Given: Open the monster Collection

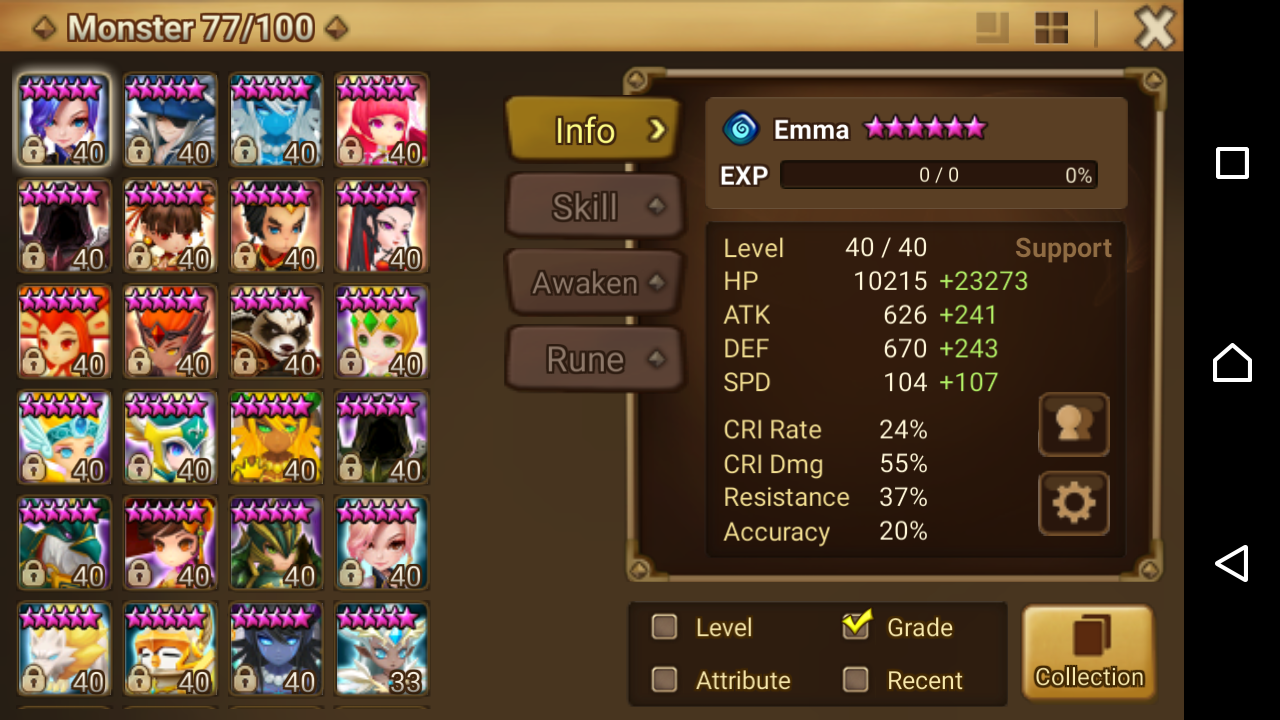Looking at the screenshot, I should point(1088,652).
